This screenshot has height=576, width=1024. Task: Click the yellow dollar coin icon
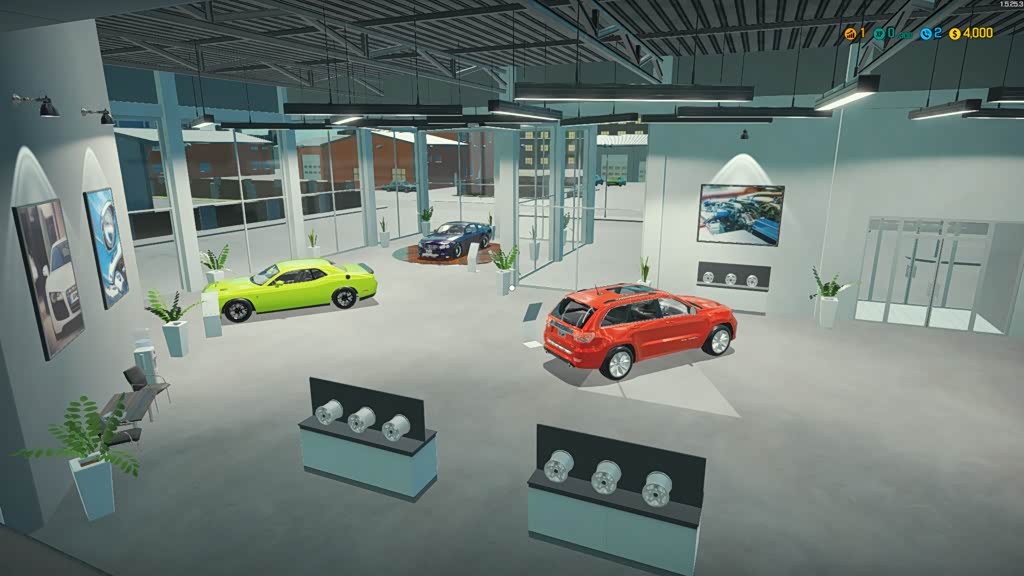pyautogui.click(x=955, y=33)
